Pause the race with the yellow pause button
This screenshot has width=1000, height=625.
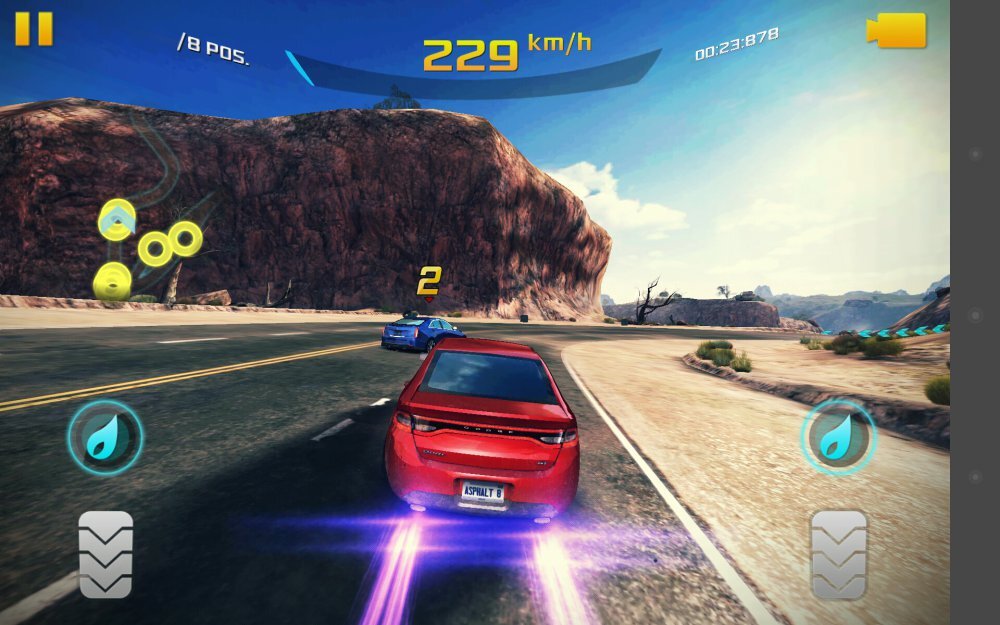point(33,28)
